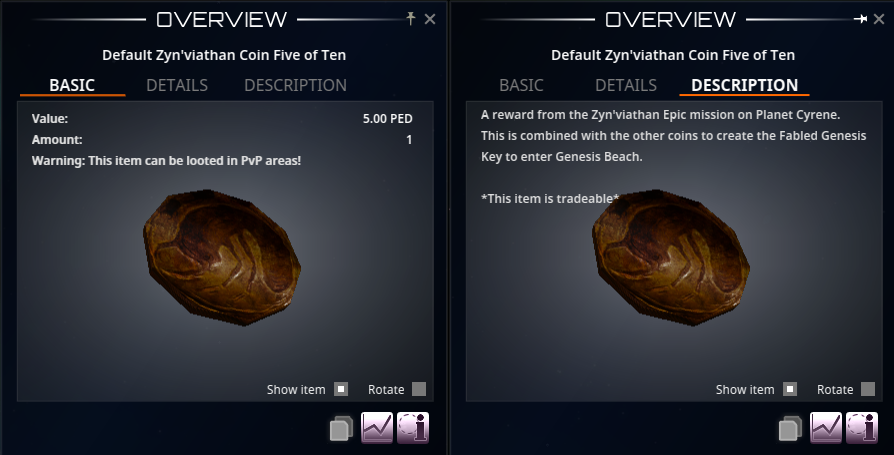894x455 pixels.
Task: Open Details tab beside the underlined Description tab
Action: (626, 85)
